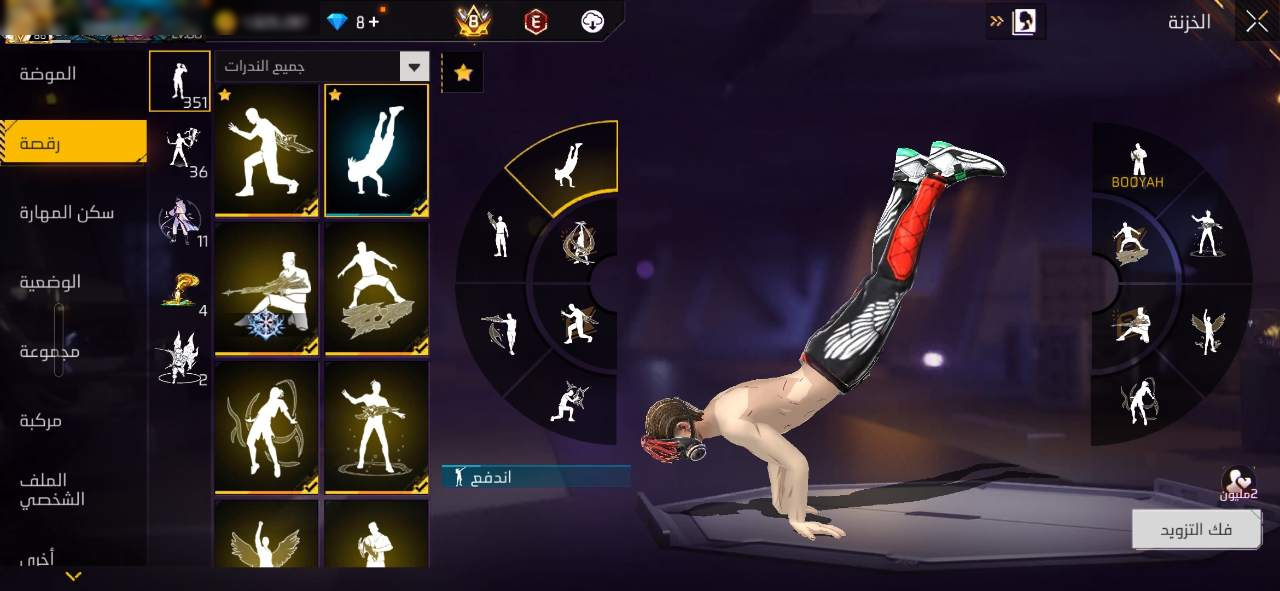
Task: Open the red E badge icon
Action: pos(536,21)
